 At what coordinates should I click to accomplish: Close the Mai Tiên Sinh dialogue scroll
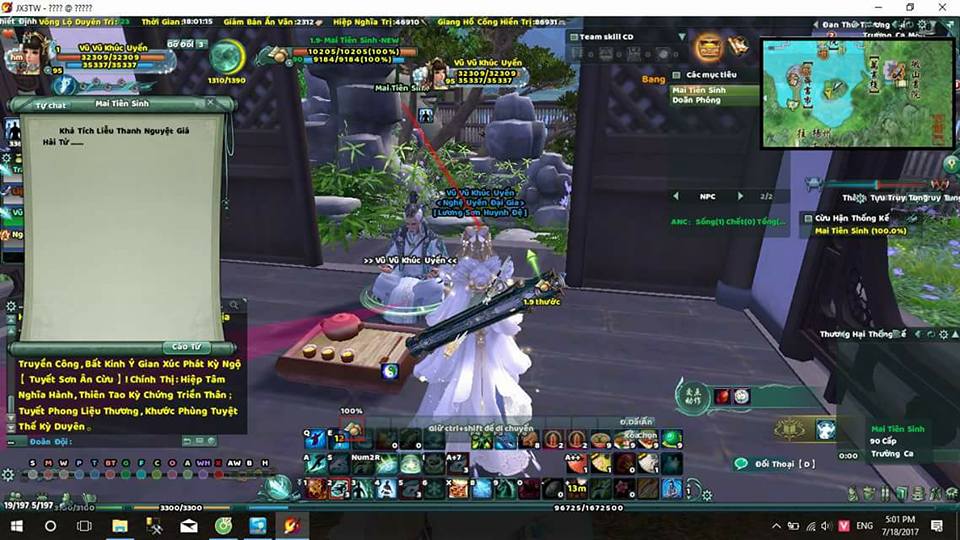pos(210,103)
